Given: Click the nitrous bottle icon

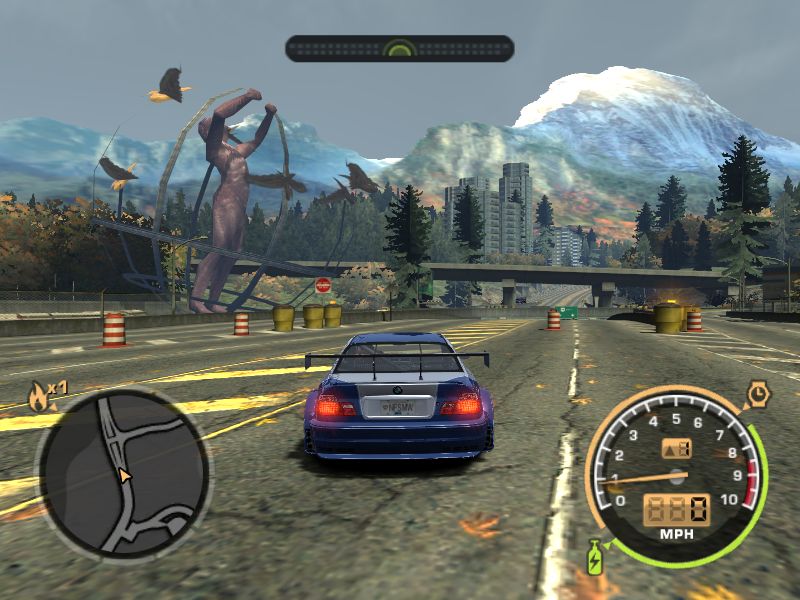Looking at the screenshot, I should point(596,555).
